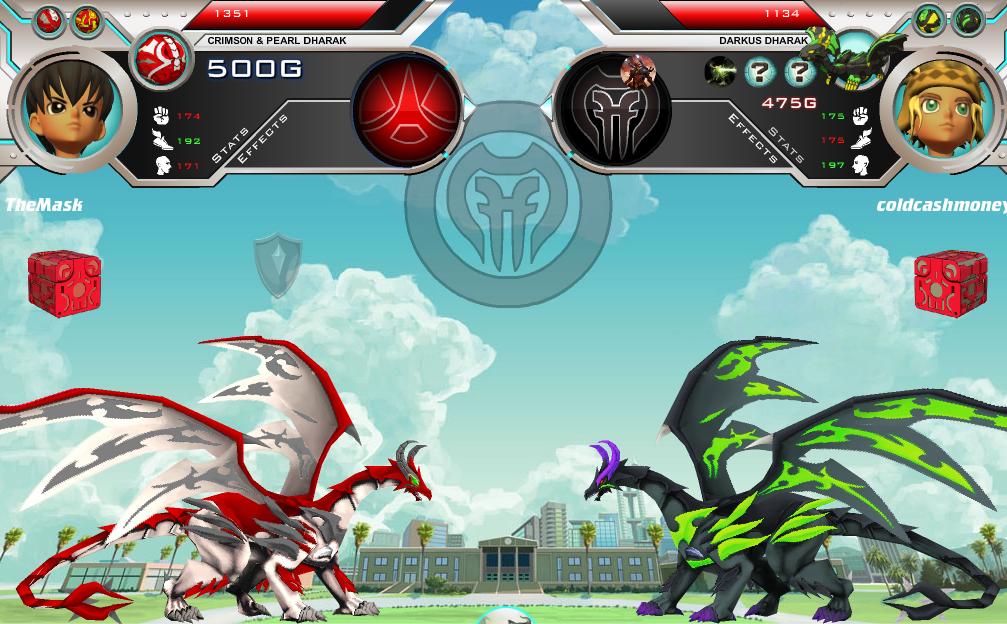Select the red and white reserve Bakugan ball
1007x624 pixels.
tap(48, 20)
